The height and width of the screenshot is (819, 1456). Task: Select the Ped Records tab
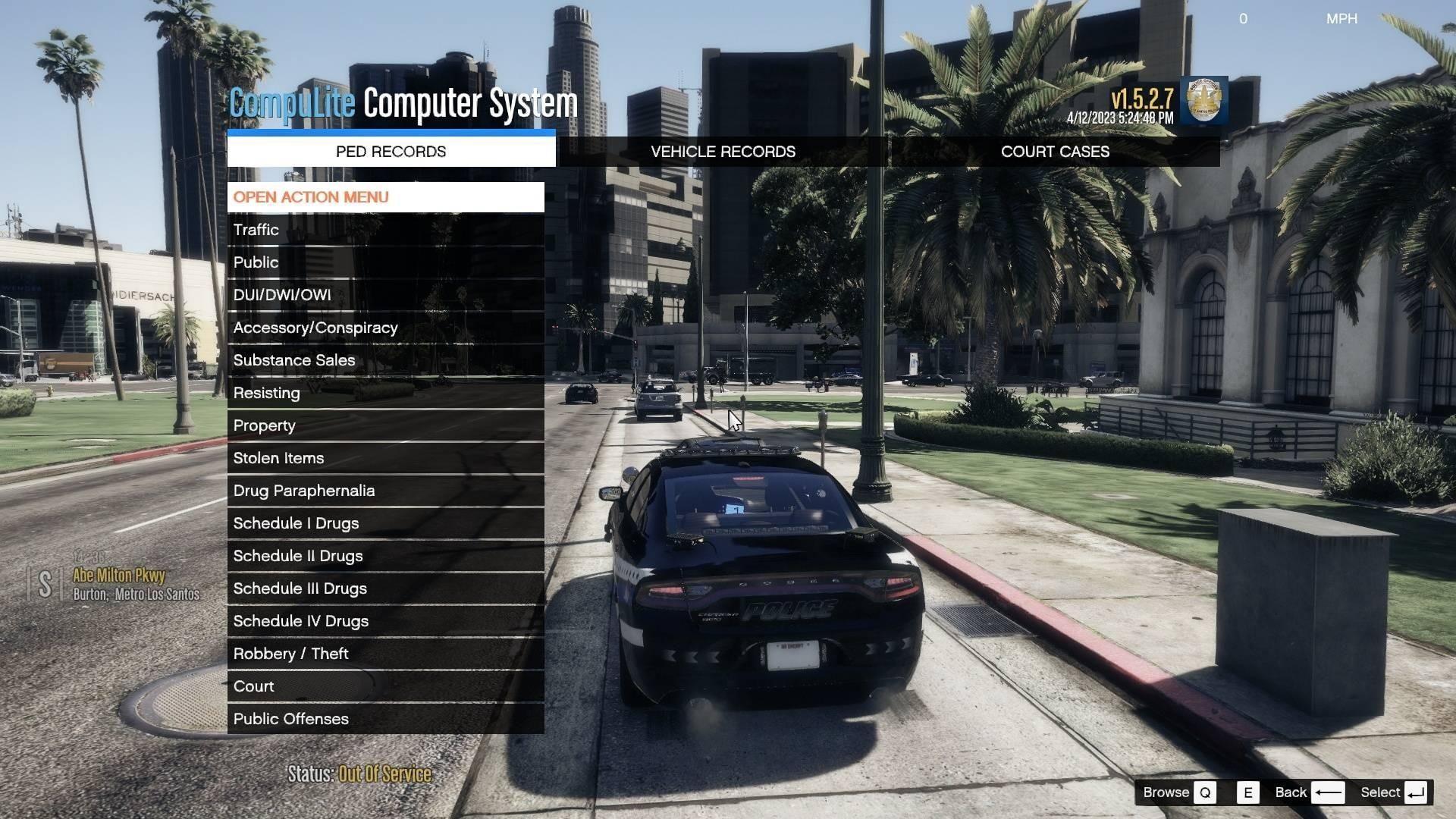(x=391, y=152)
